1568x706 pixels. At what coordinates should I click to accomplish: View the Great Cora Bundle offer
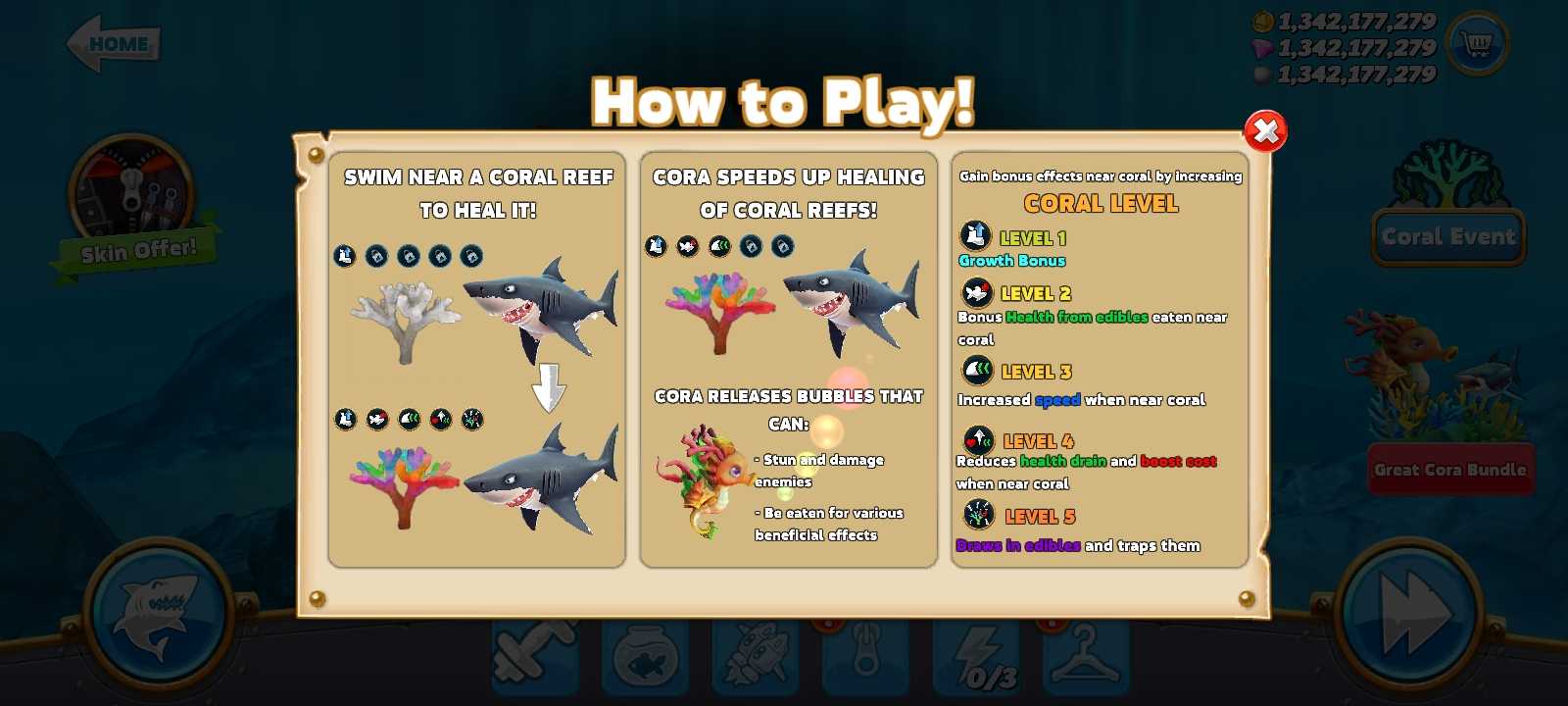1449,470
